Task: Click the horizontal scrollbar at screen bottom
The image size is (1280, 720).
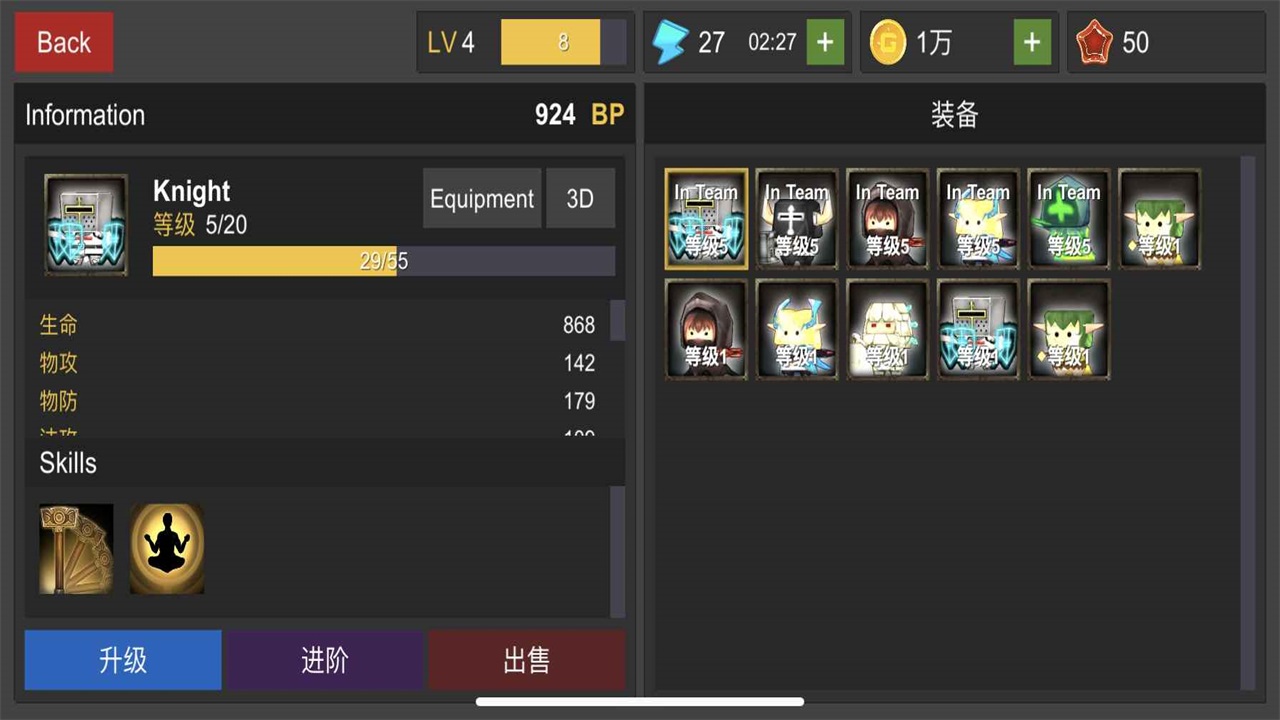Action: point(640,701)
